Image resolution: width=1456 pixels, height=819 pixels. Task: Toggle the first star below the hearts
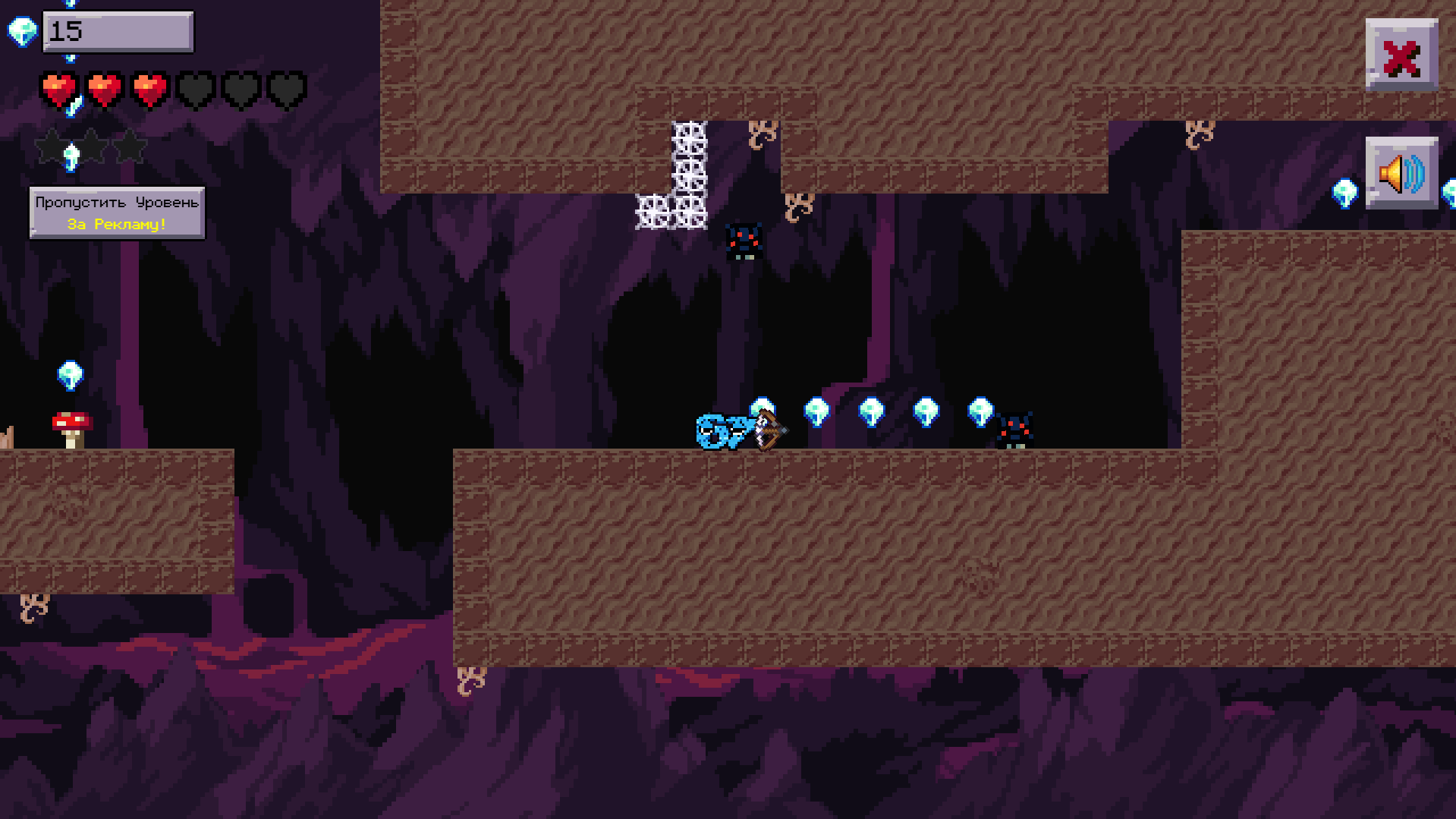pyautogui.click(x=50, y=146)
